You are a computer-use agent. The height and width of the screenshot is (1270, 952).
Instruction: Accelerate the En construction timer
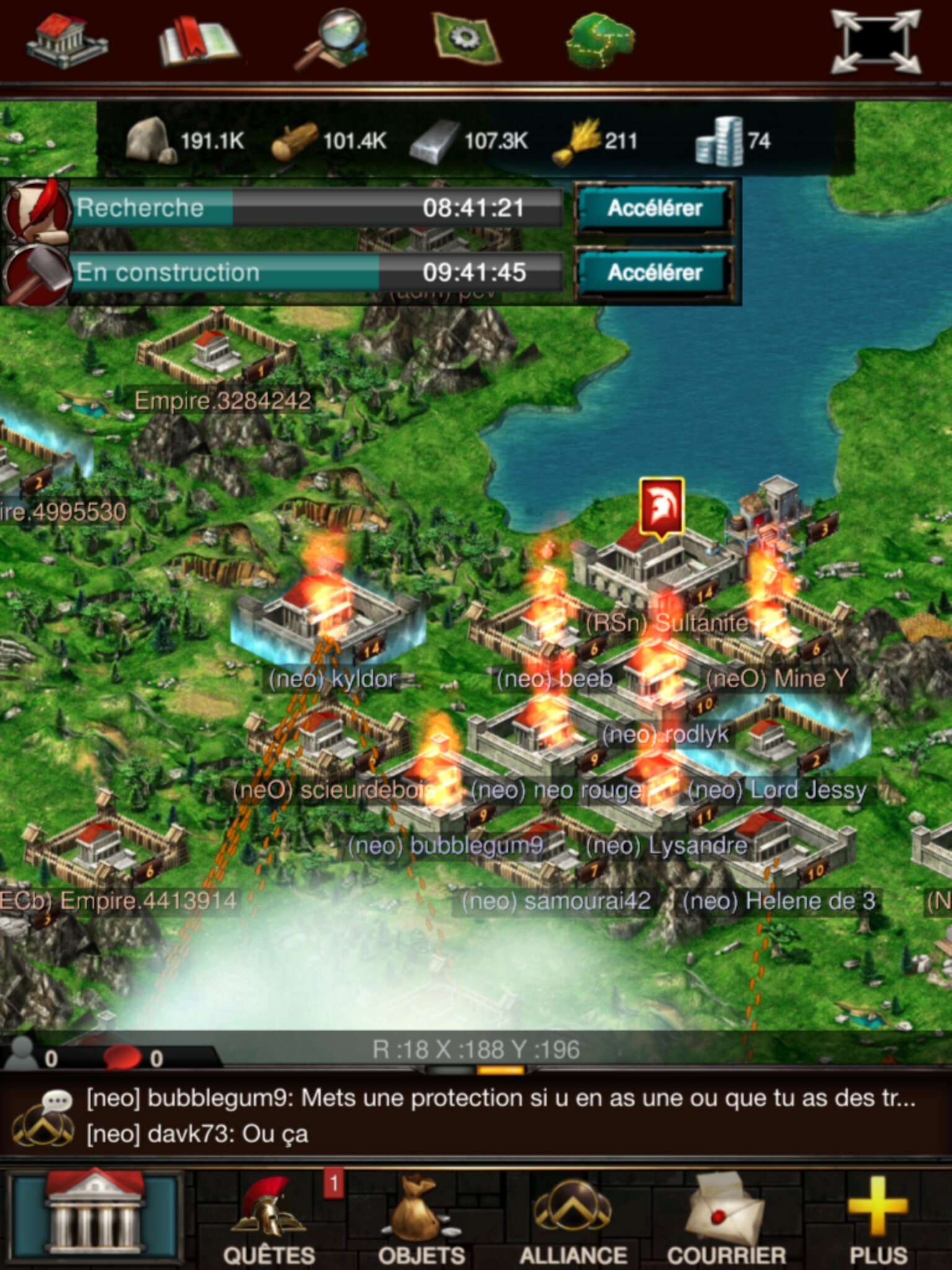[654, 273]
